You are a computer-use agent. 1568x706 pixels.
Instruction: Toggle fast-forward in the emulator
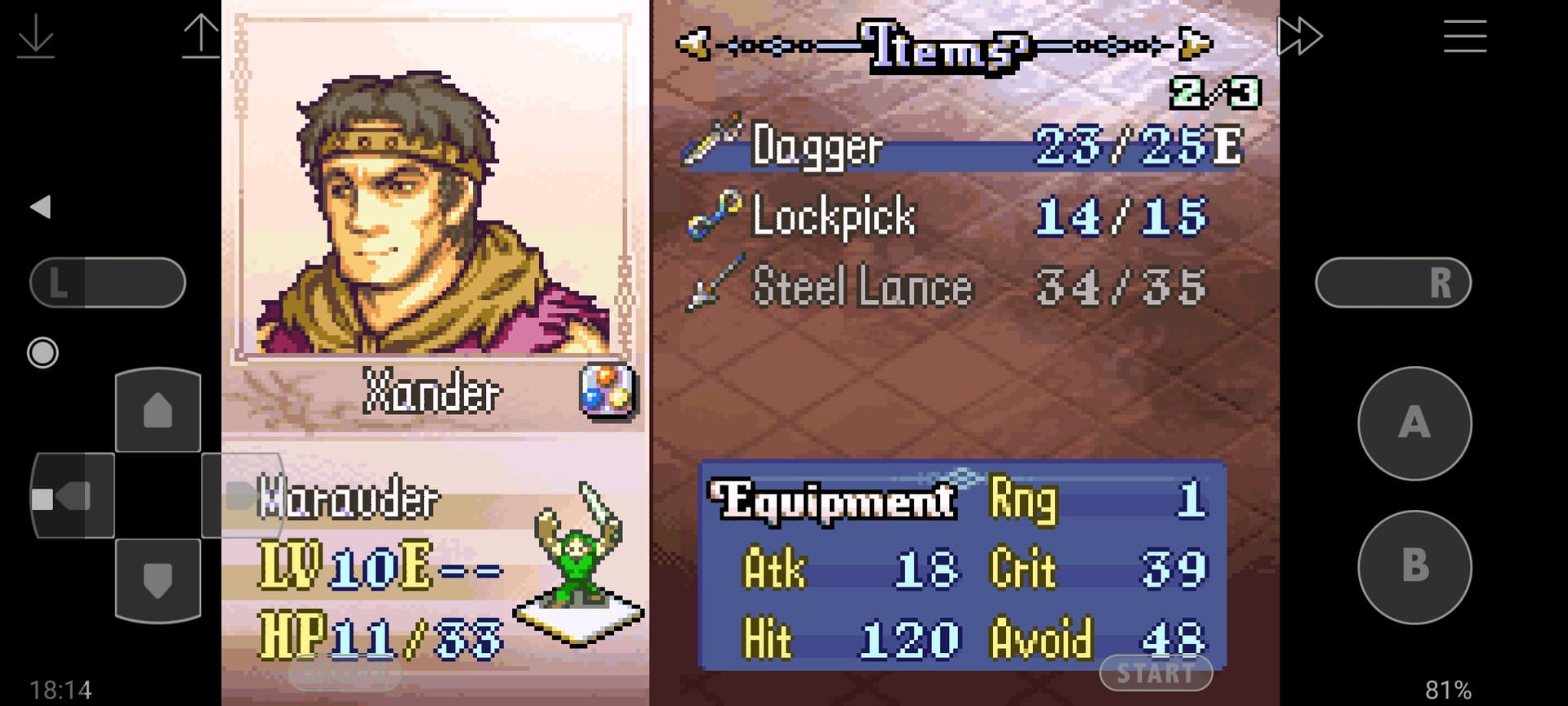pyautogui.click(x=1299, y=37)
